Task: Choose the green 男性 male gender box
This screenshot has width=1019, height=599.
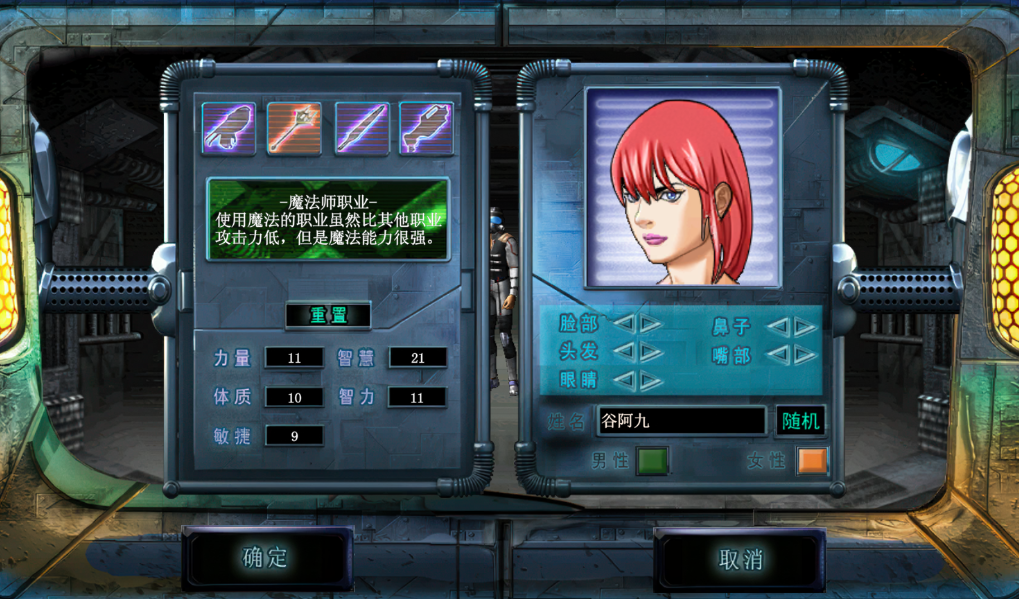Action: [x=652, y=461]
